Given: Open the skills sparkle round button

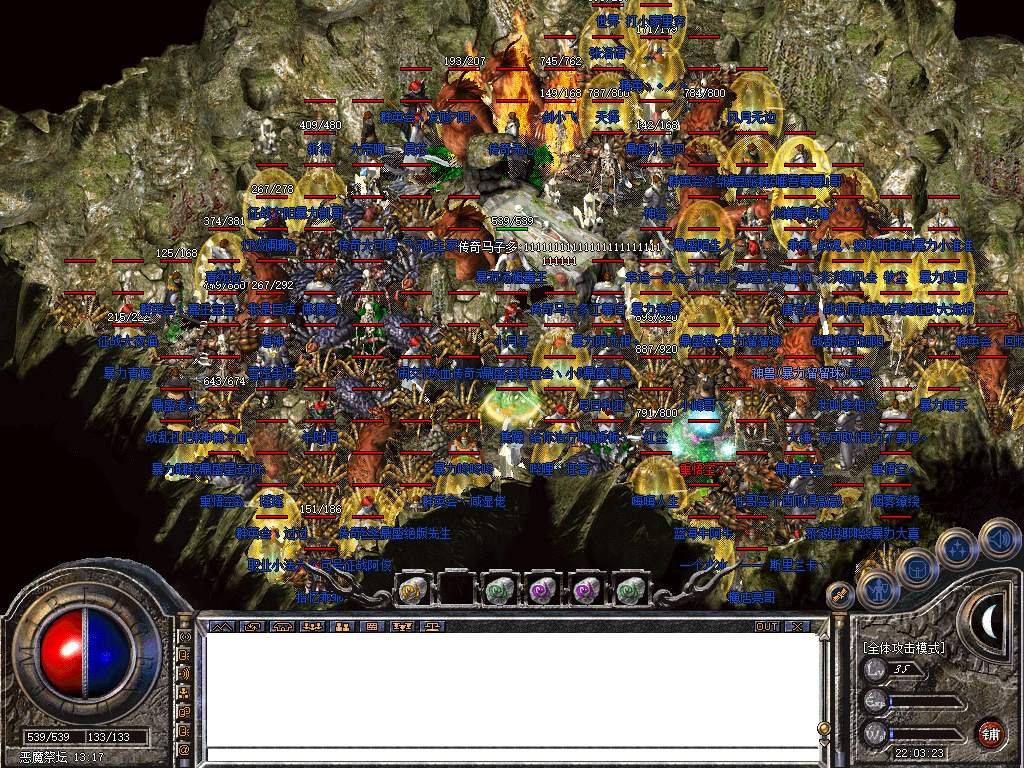Looking at the screenshot, I should point(957,548).
